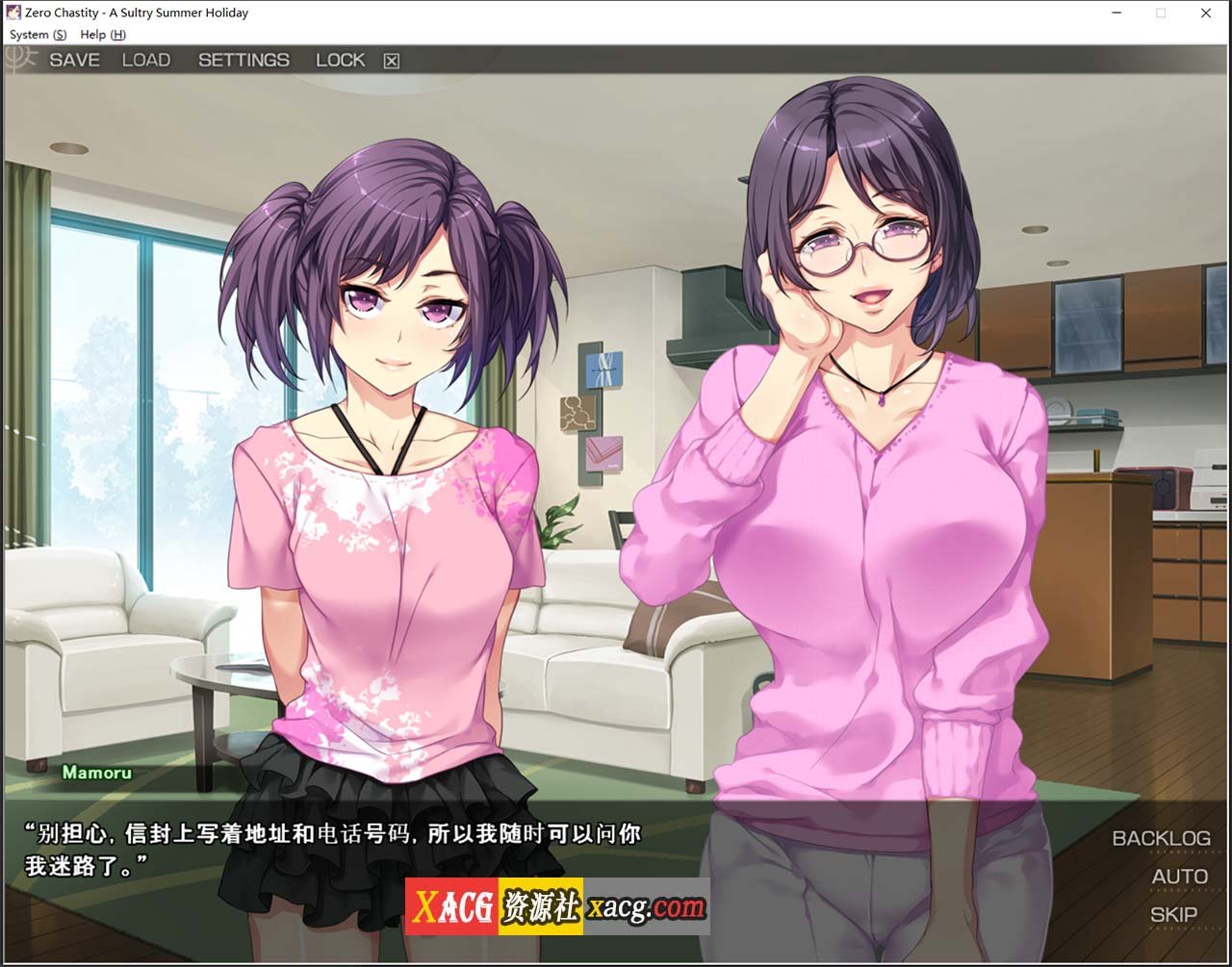Click the small game icon beside the window title
This screenshot has width=1232, height=967.
click(12, 13)
